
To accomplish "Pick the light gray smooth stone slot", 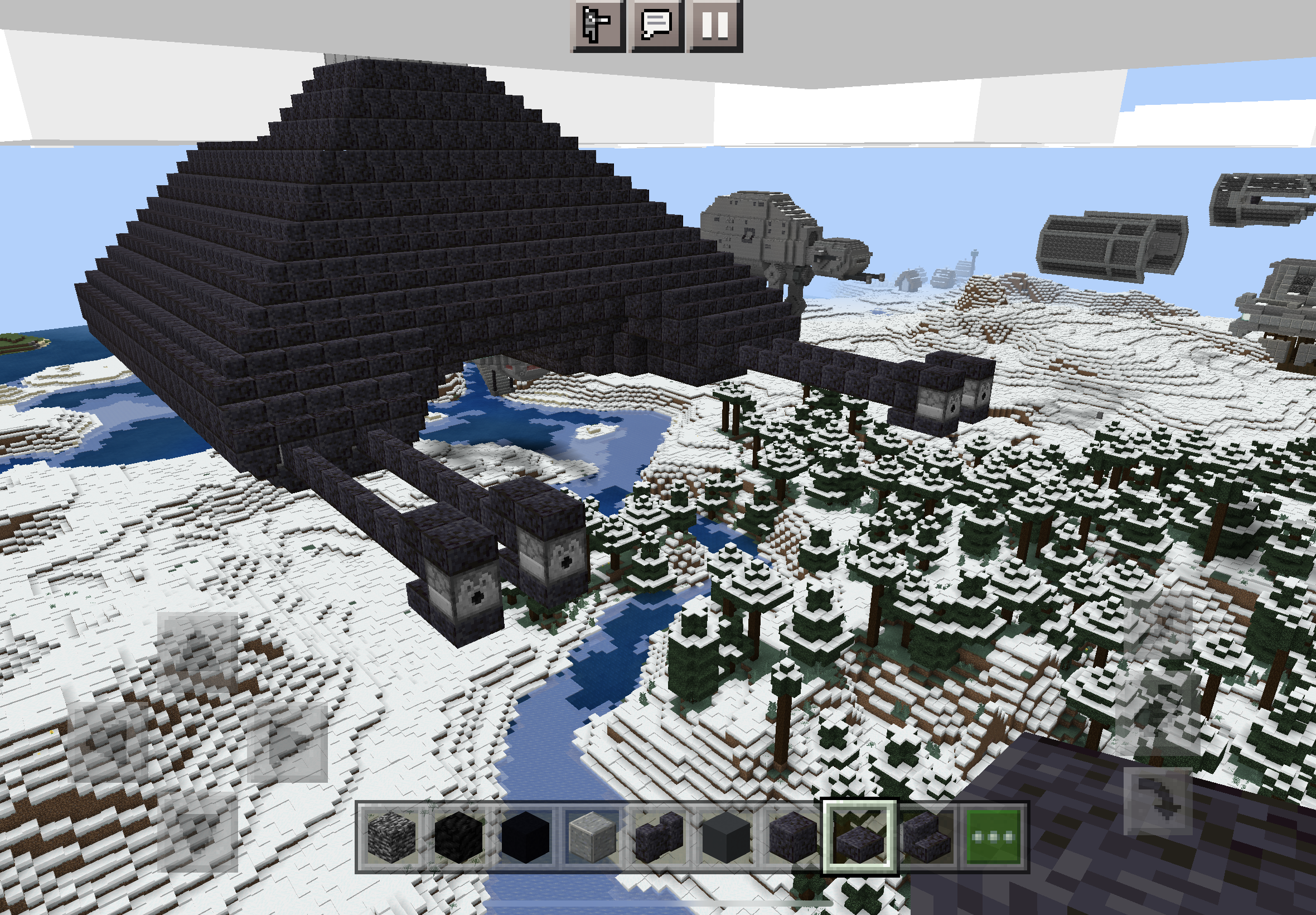I will pos(592,837).
